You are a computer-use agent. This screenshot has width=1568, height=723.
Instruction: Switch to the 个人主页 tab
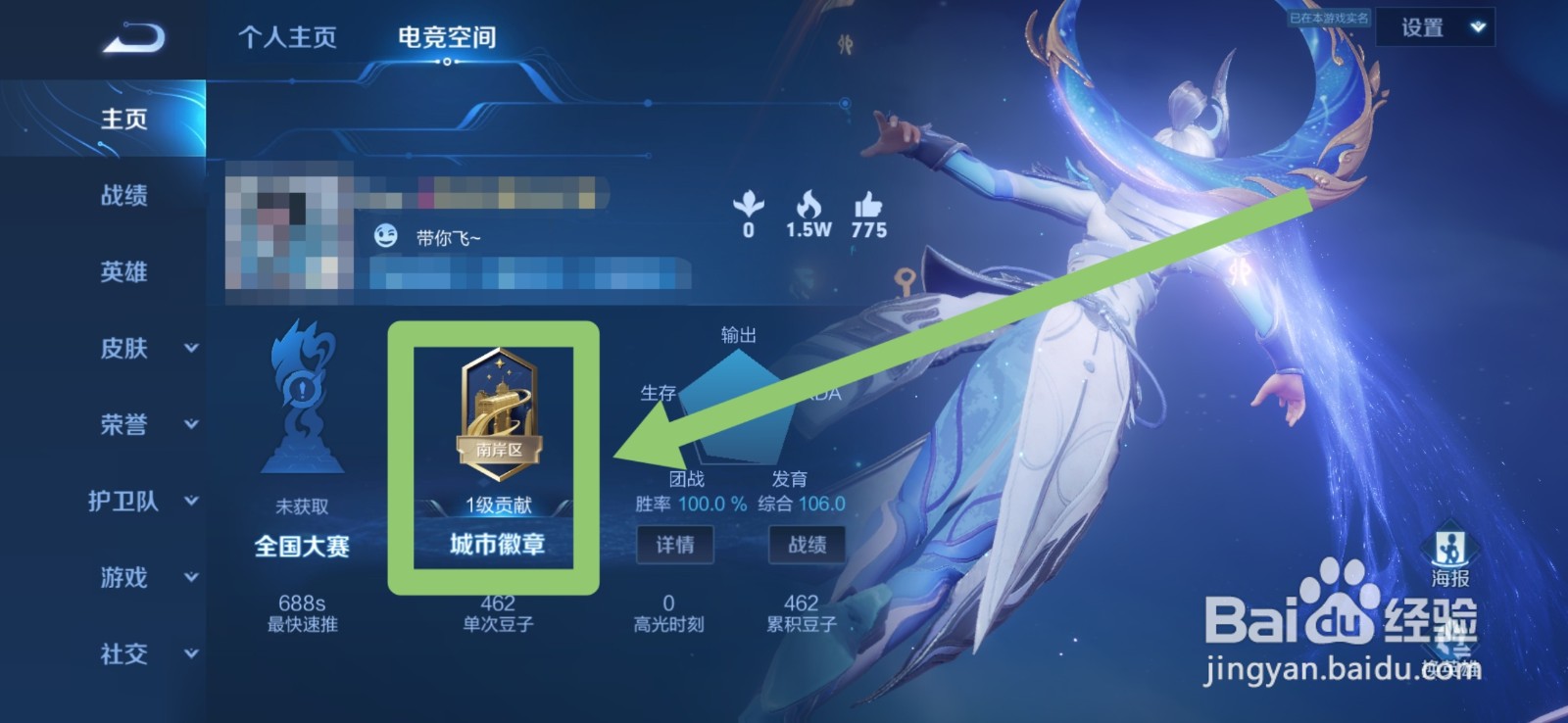click(x=285, y=37)
